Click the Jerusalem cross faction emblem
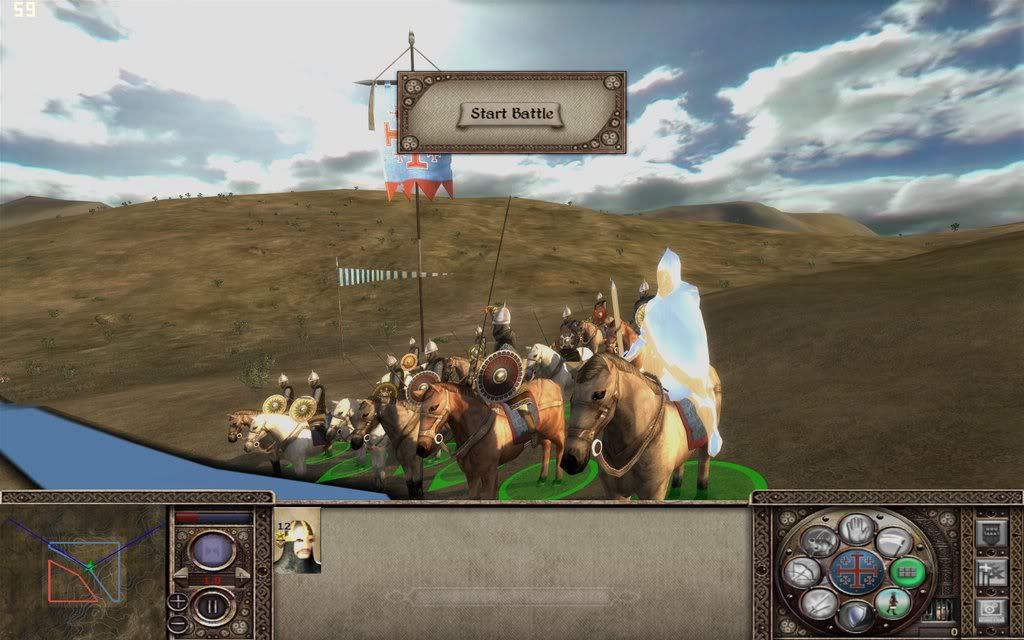The width and height of the screenshot is (1024, 640). [x=856, y=572]
